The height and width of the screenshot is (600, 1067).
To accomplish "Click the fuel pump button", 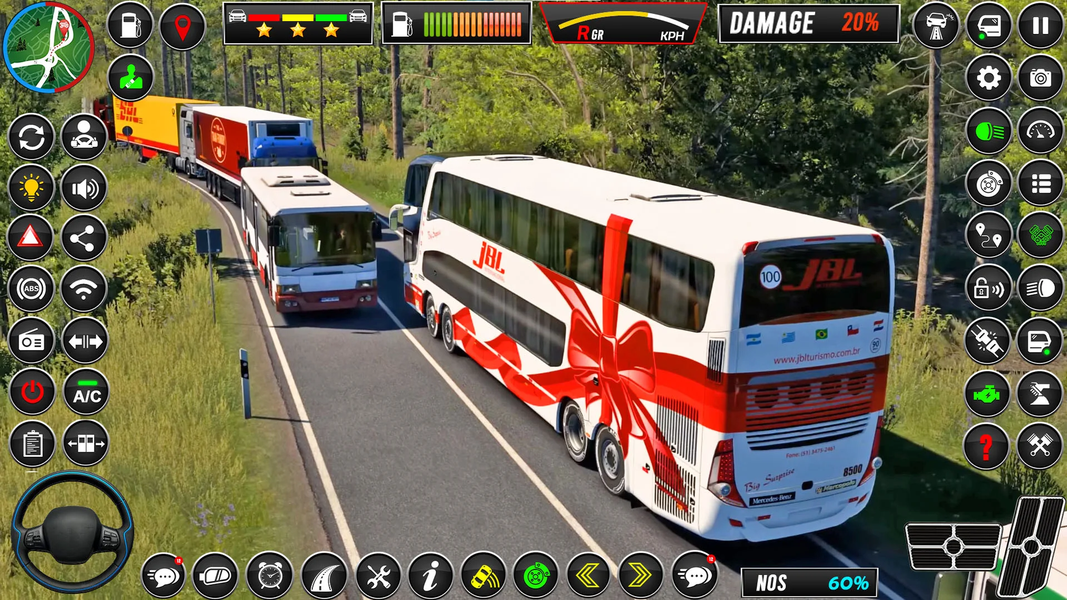I will pos(129,25).
